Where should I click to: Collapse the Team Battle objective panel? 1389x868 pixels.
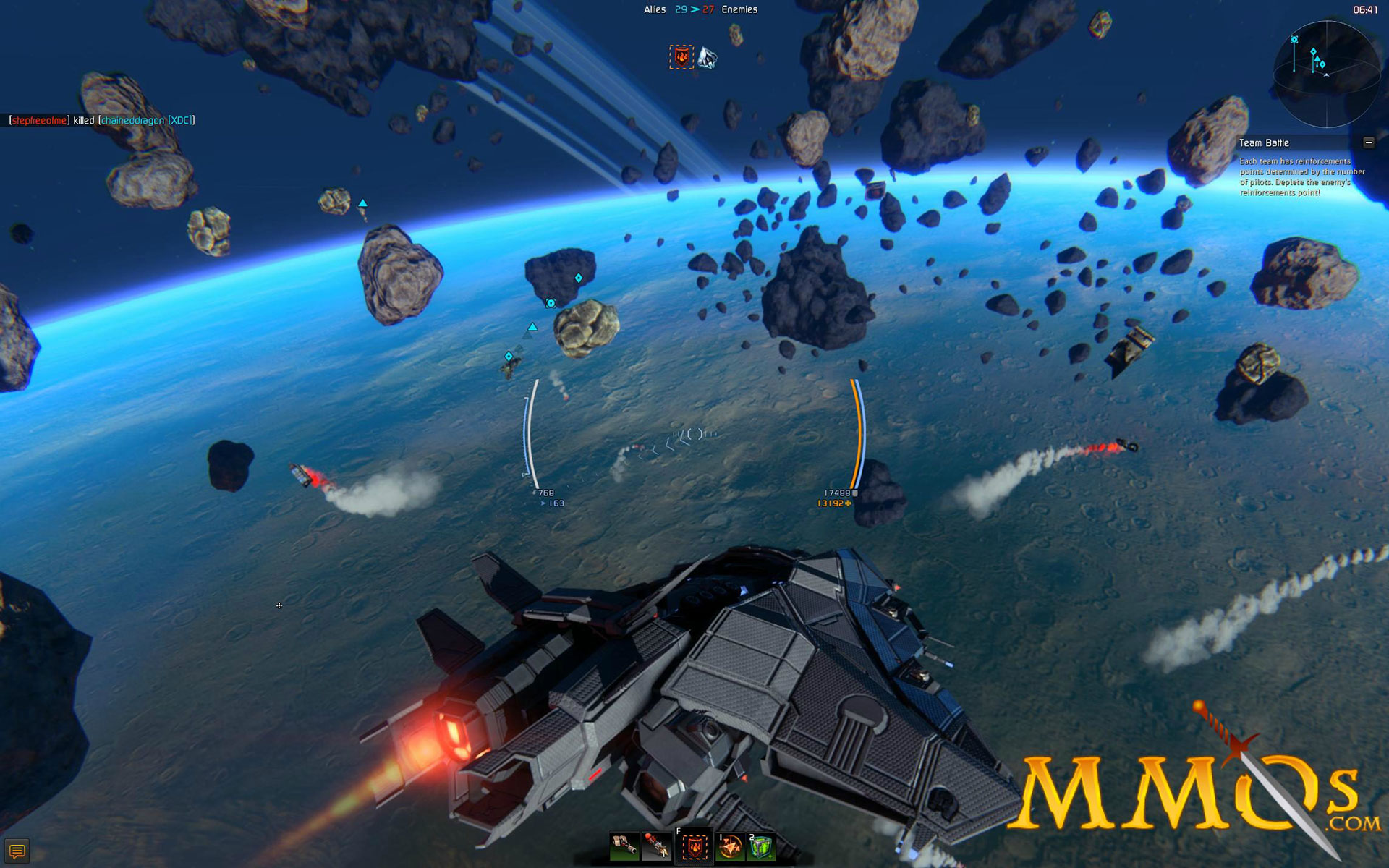pyautogui.click(x=1368, y=142)
